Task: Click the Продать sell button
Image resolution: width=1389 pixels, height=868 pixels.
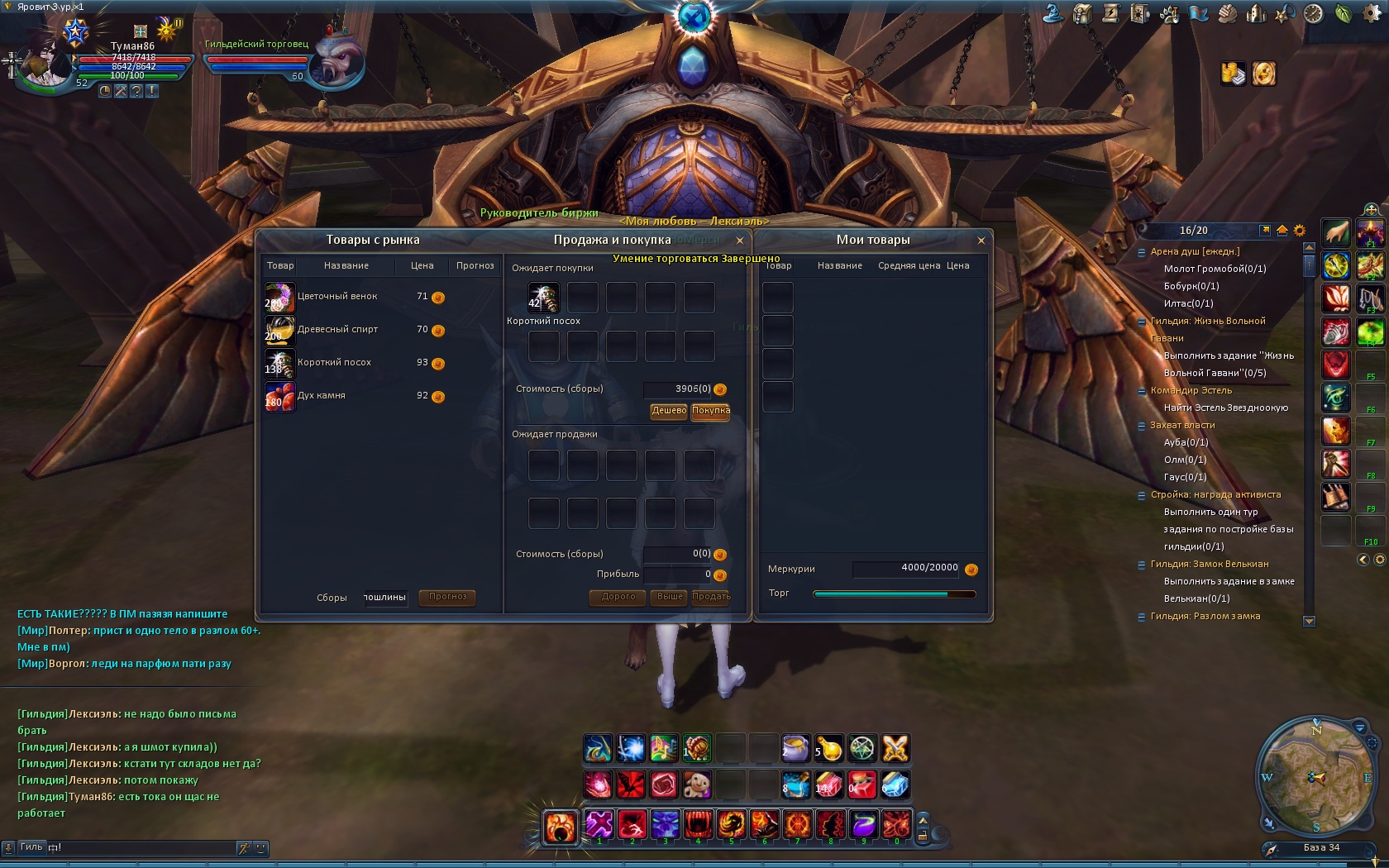Action: [710, 597]
